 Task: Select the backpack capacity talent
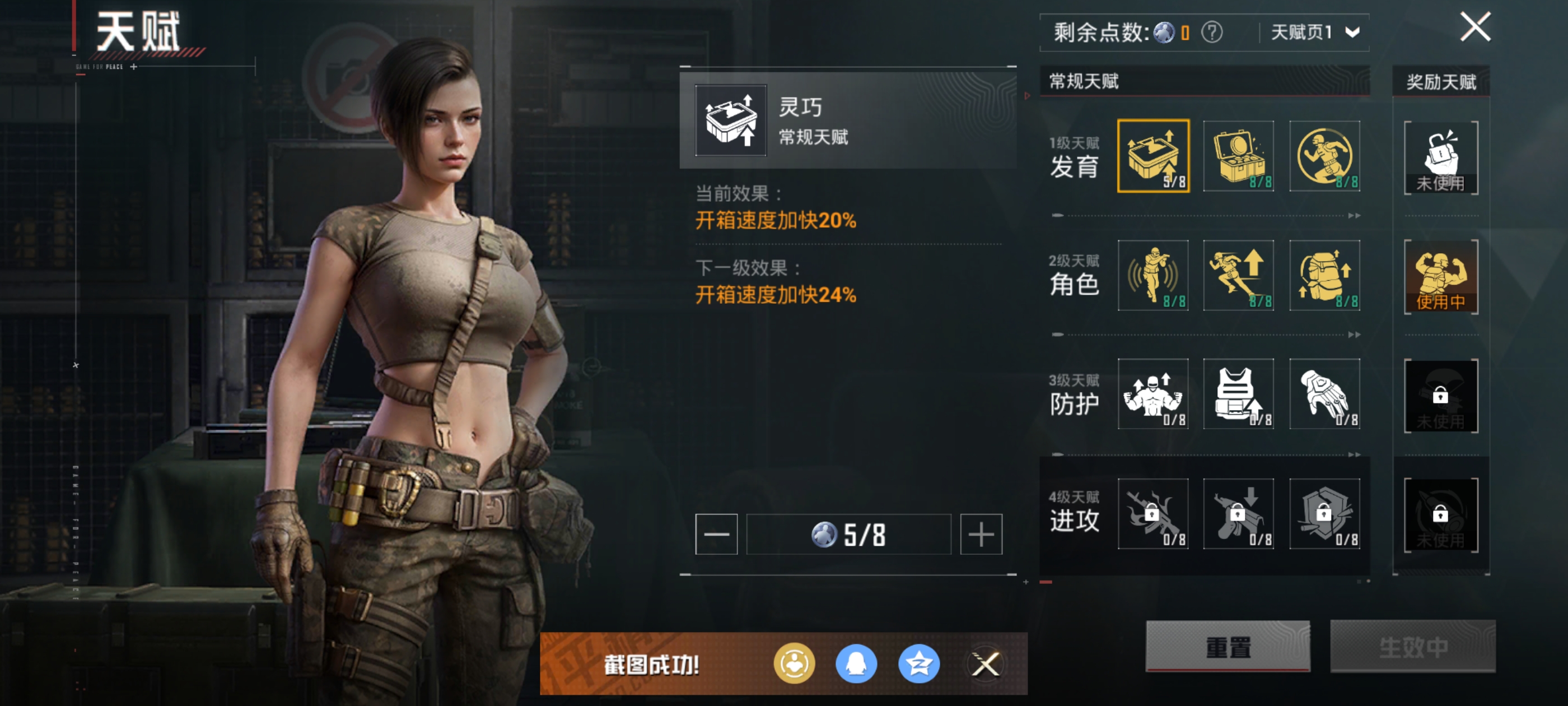click(1324, 275)
